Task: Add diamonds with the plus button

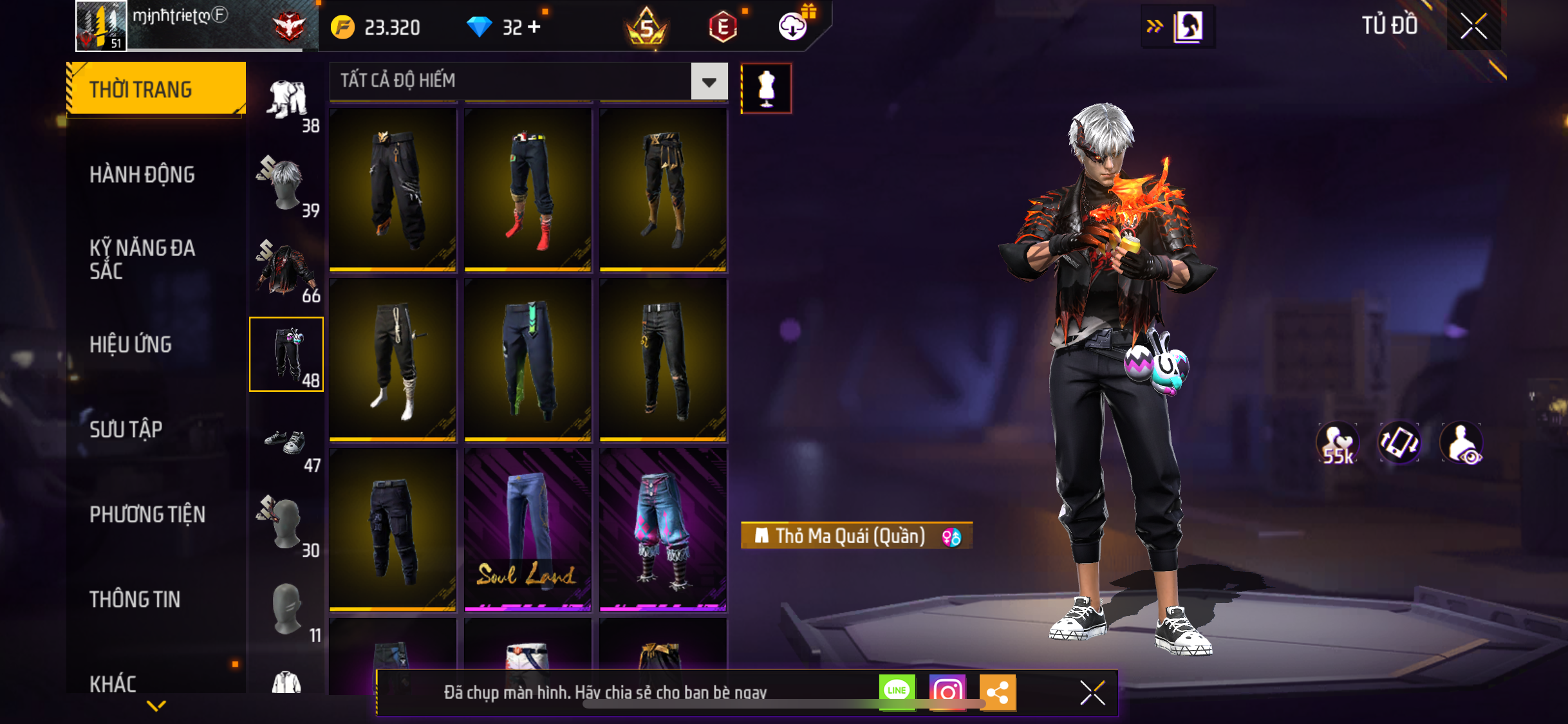Action: point(534,27)
